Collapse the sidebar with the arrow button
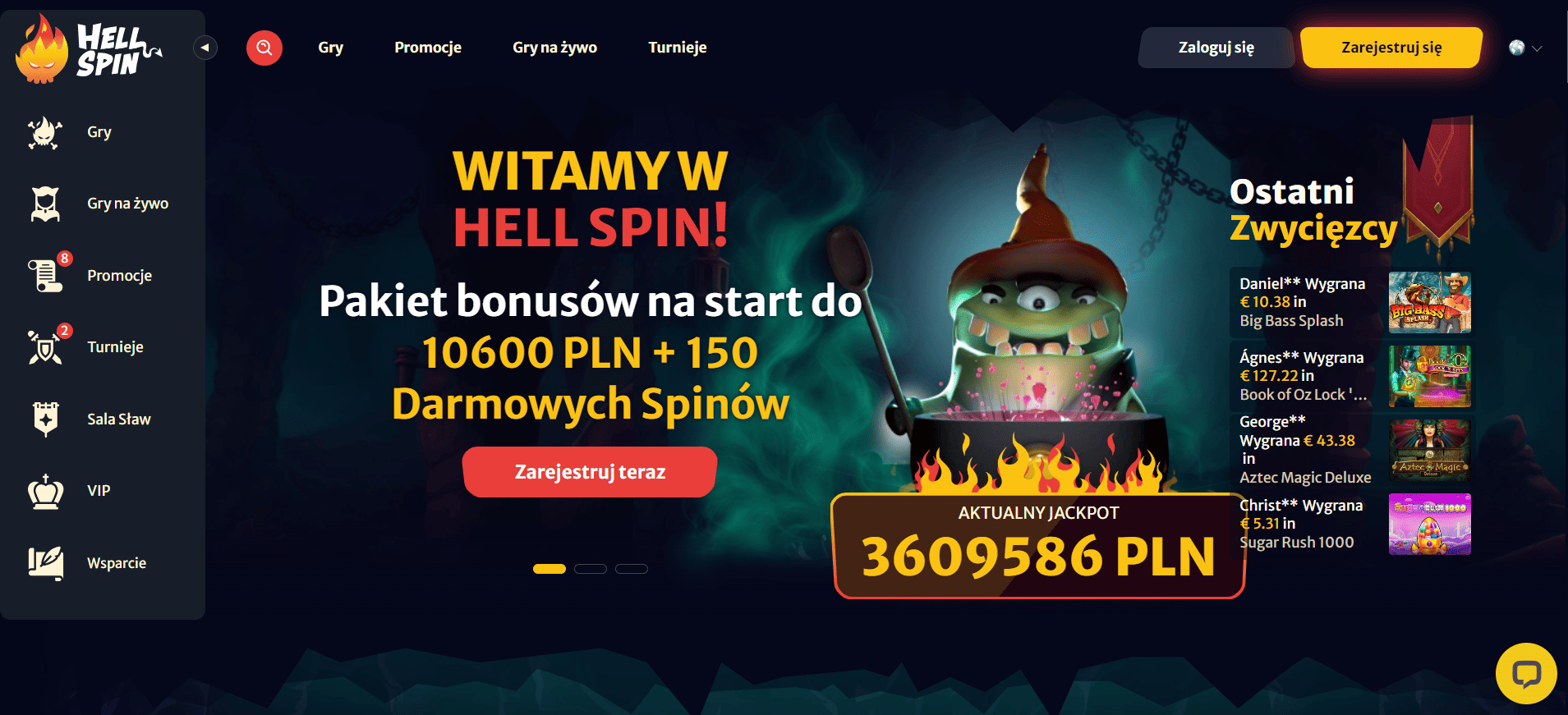Image resolution: width=1568 pixels, height=715 pixels. click(205, 48)
